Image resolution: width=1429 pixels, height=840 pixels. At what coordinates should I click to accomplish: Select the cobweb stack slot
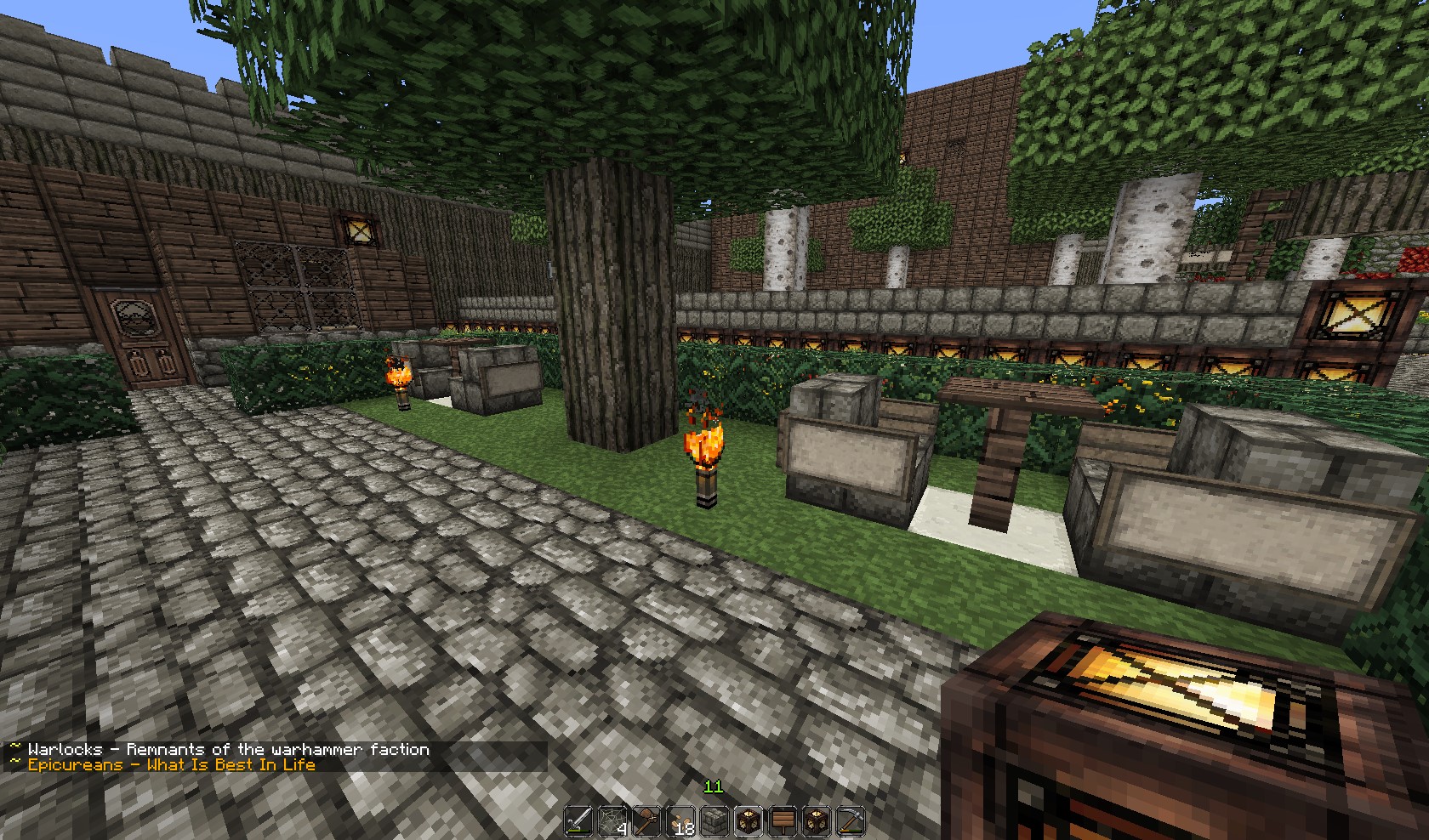[614, 822]
